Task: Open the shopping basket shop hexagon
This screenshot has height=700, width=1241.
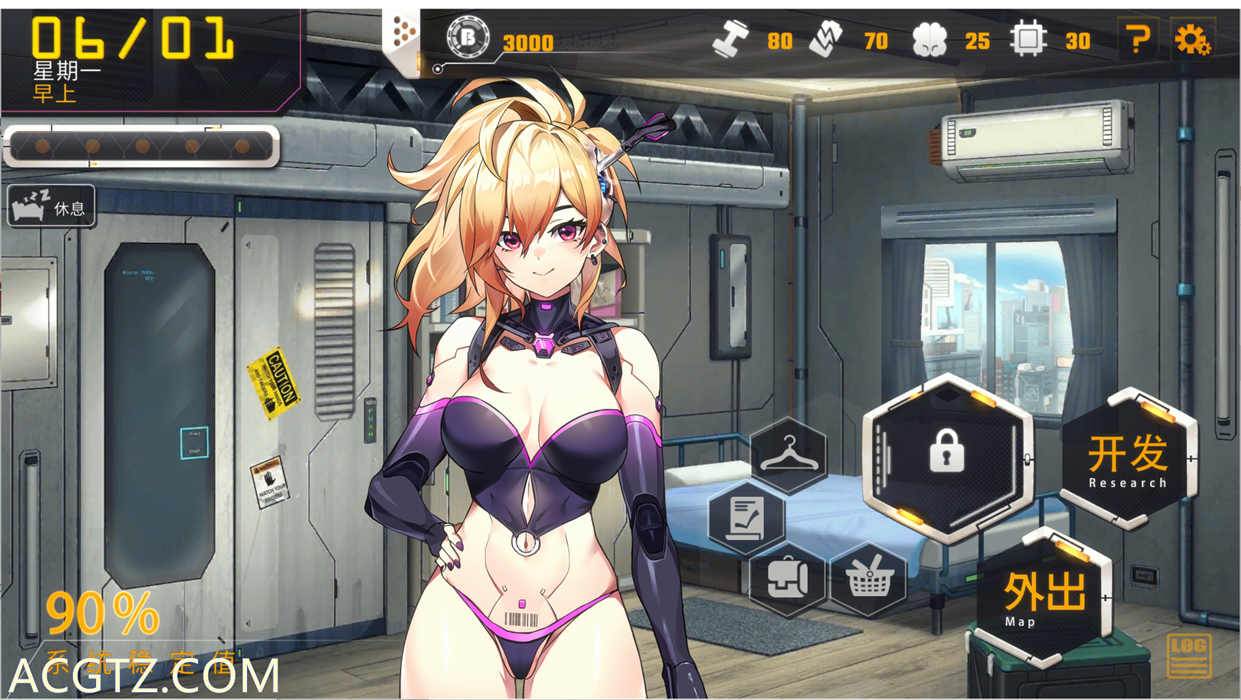Action: point(867,579)
